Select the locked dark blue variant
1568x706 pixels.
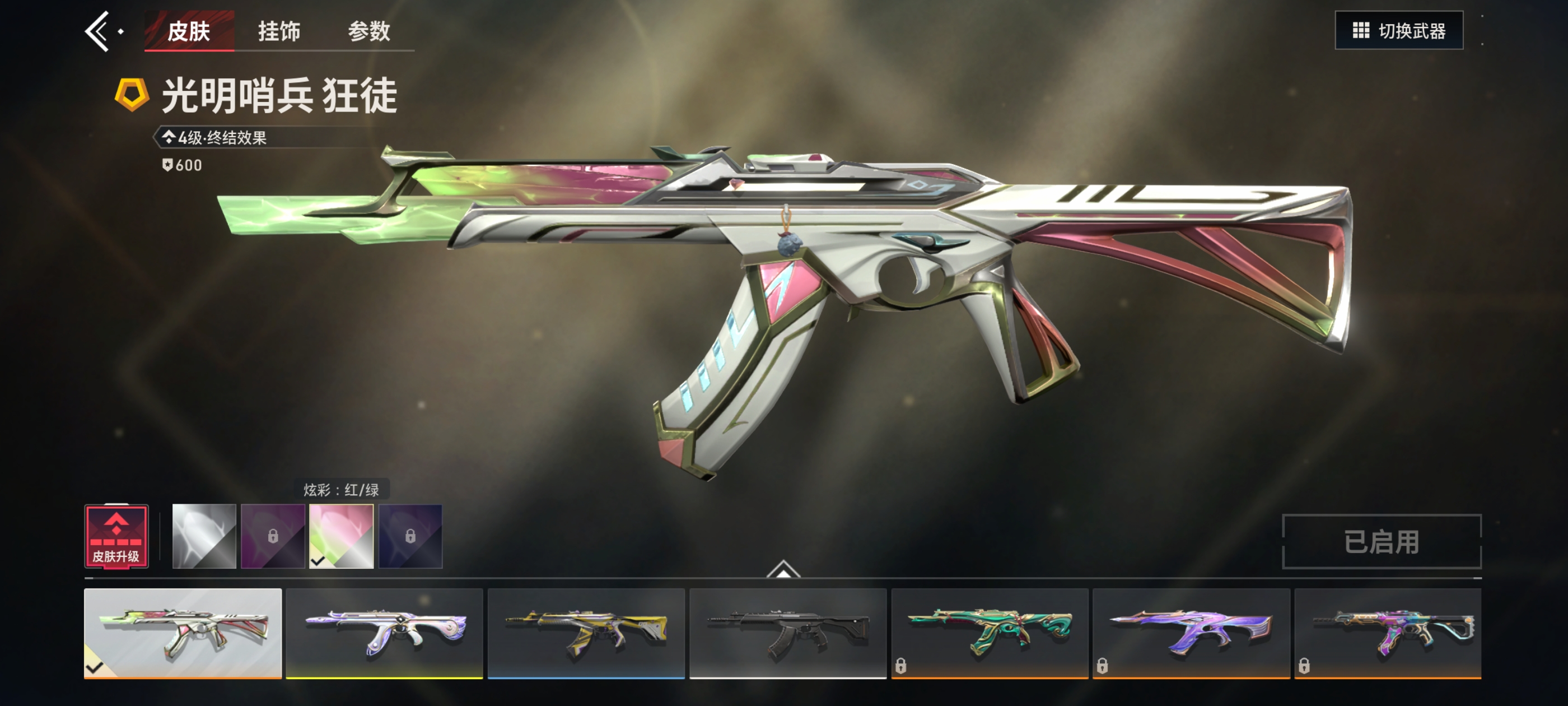coord(410,536)
